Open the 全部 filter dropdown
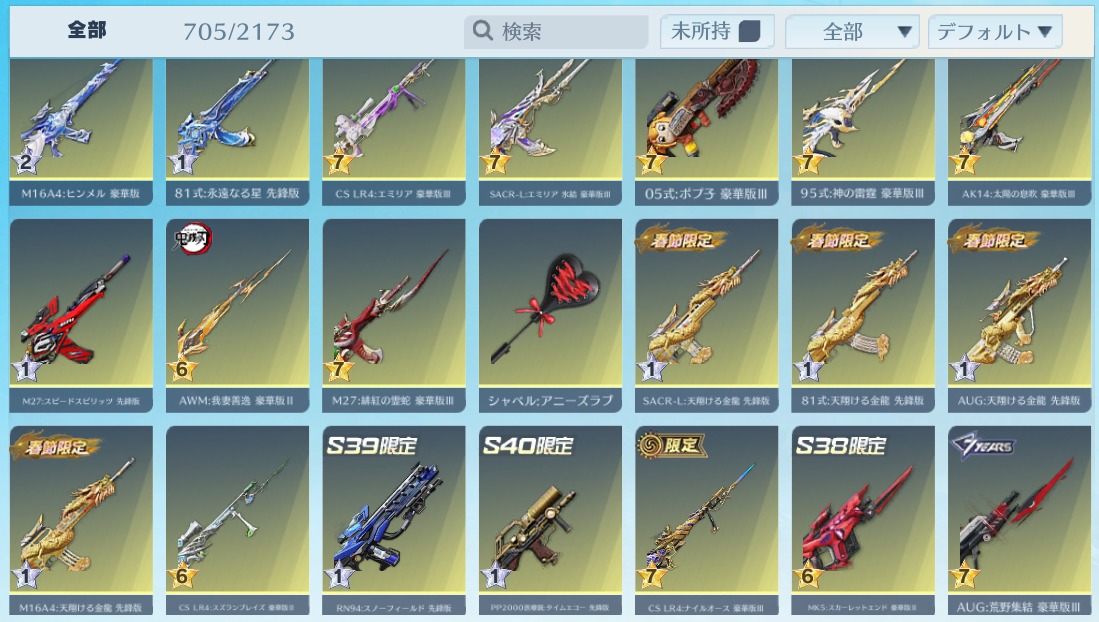Screen dimensions: 1099x622 tap(852, 32)
